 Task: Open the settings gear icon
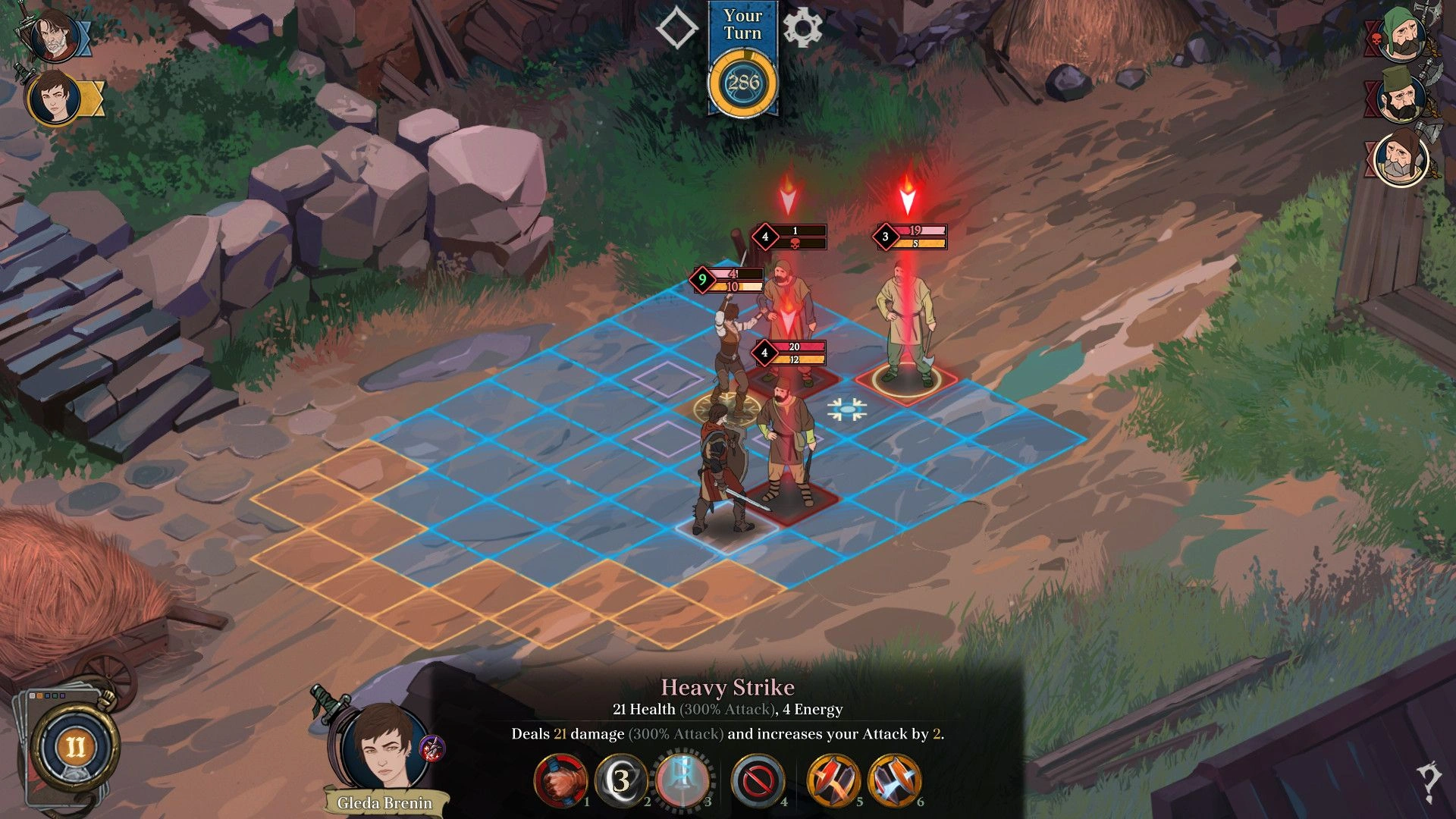(802, 28)
